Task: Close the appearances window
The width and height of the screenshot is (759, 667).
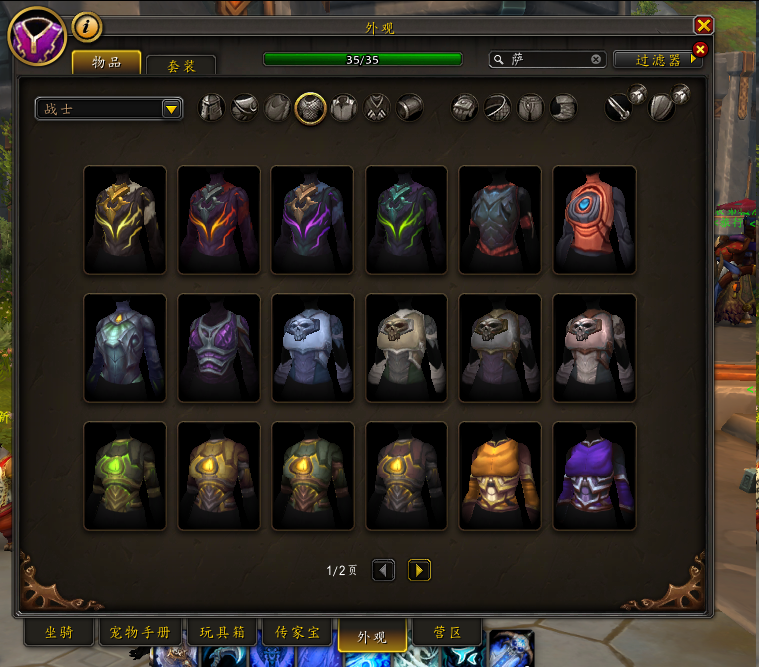Action: click(x=704, y=26)
